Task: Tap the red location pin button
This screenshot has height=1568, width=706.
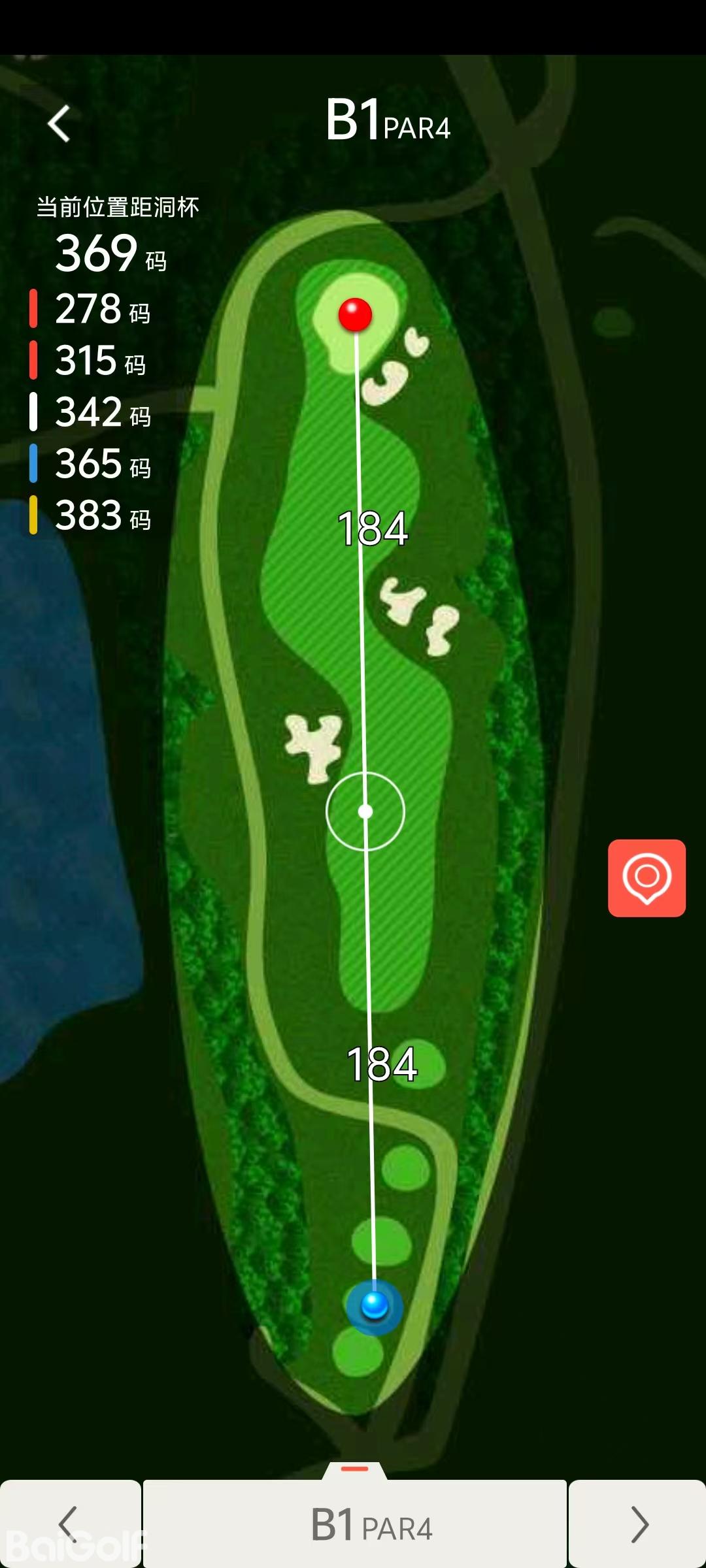Action: (x=647, y=877)
